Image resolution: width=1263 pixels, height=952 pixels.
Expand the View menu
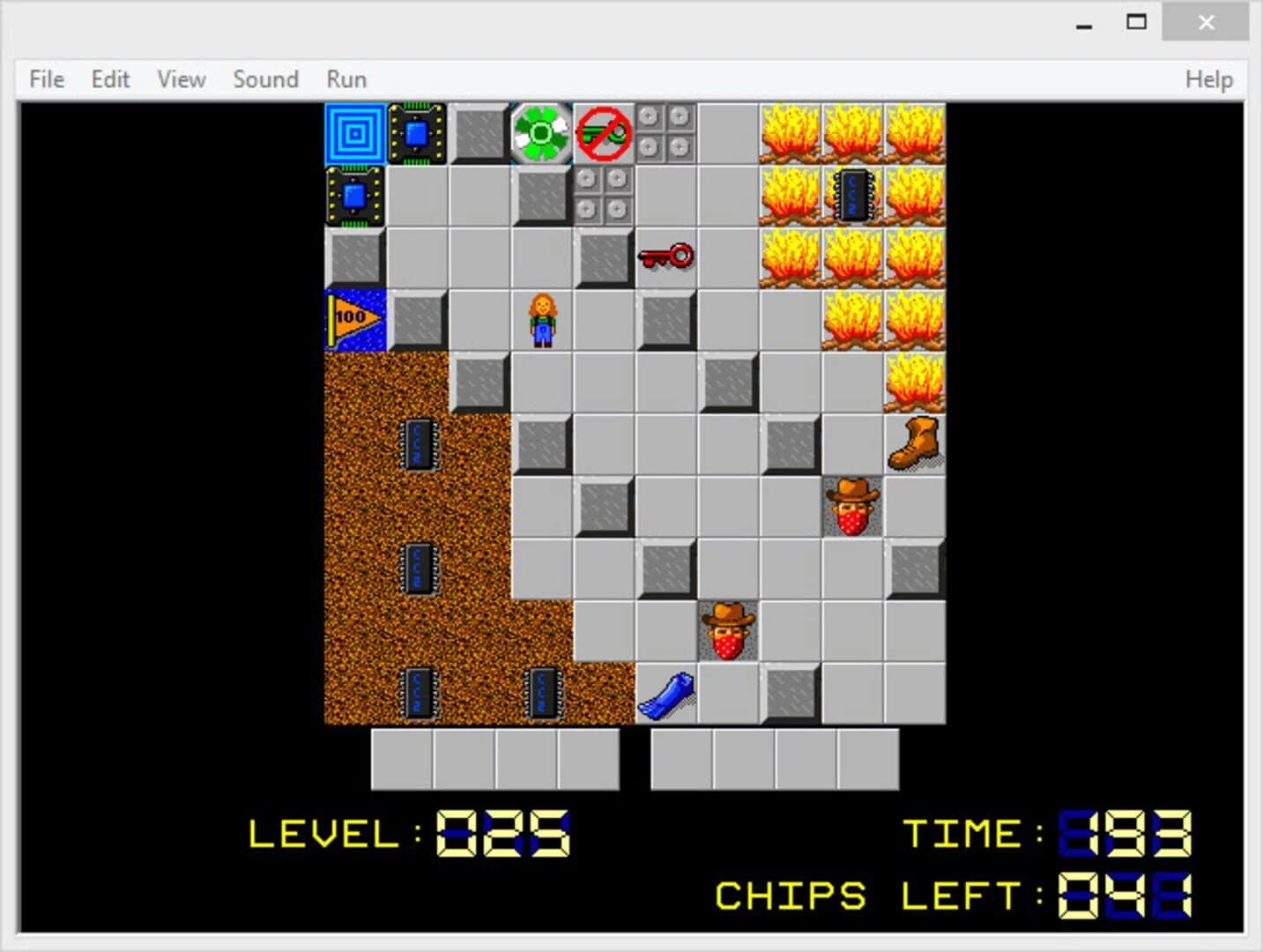[180, 78]
